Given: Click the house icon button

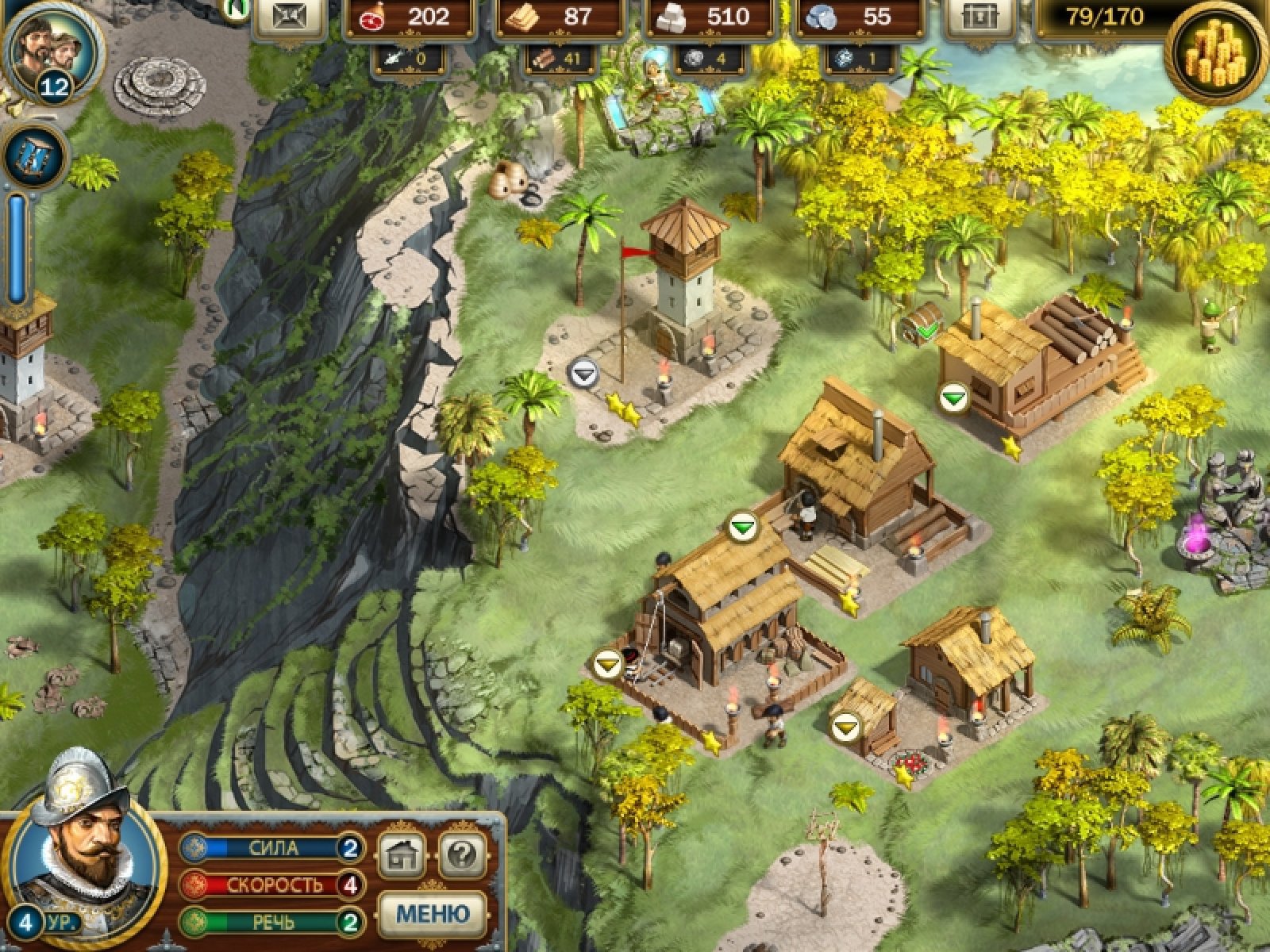Looking at the screenshot, I should [x=402, y=854].
